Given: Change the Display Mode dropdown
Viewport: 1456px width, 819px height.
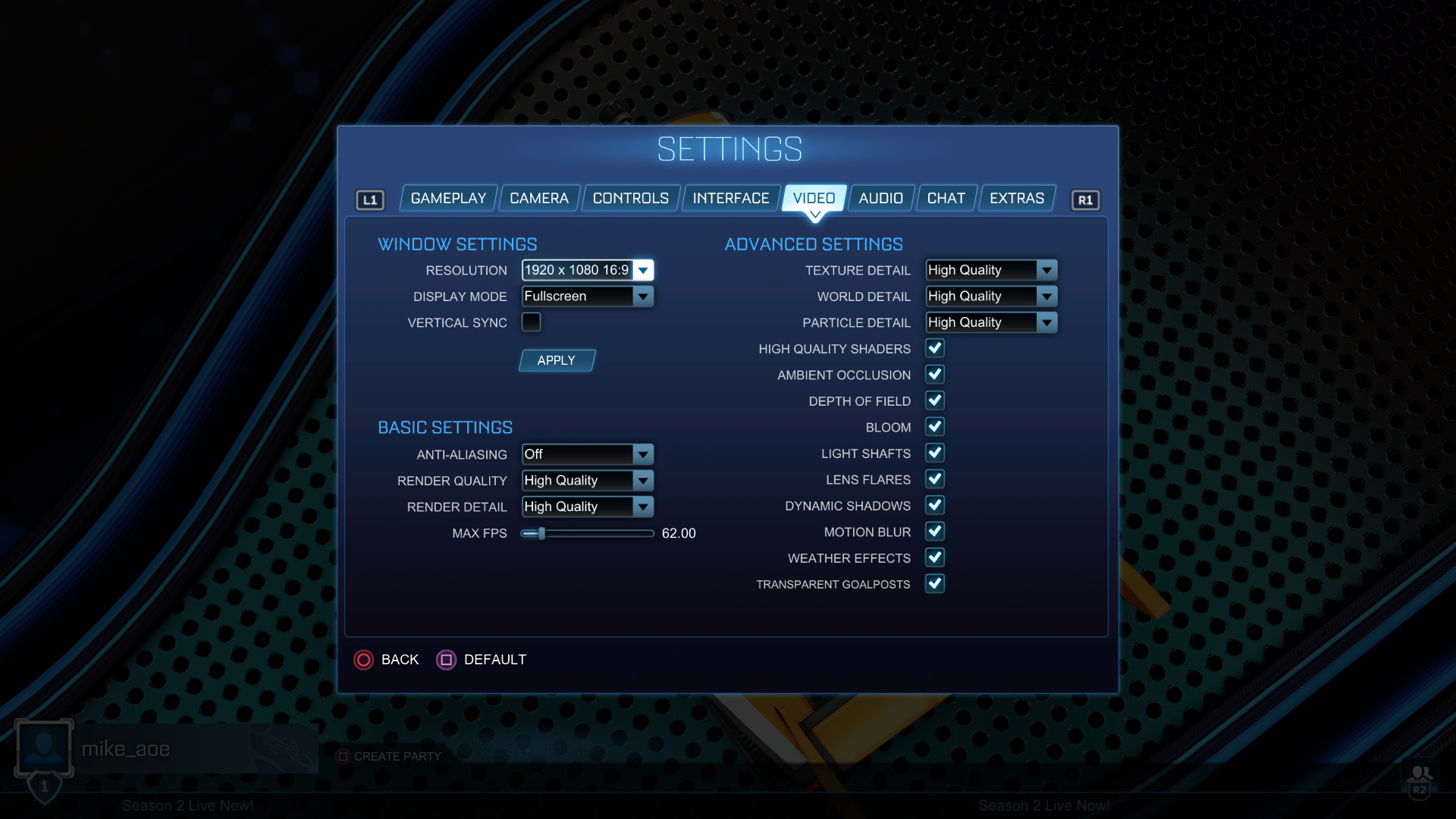Looking at the screenshot, I should [x=587, y=297].
